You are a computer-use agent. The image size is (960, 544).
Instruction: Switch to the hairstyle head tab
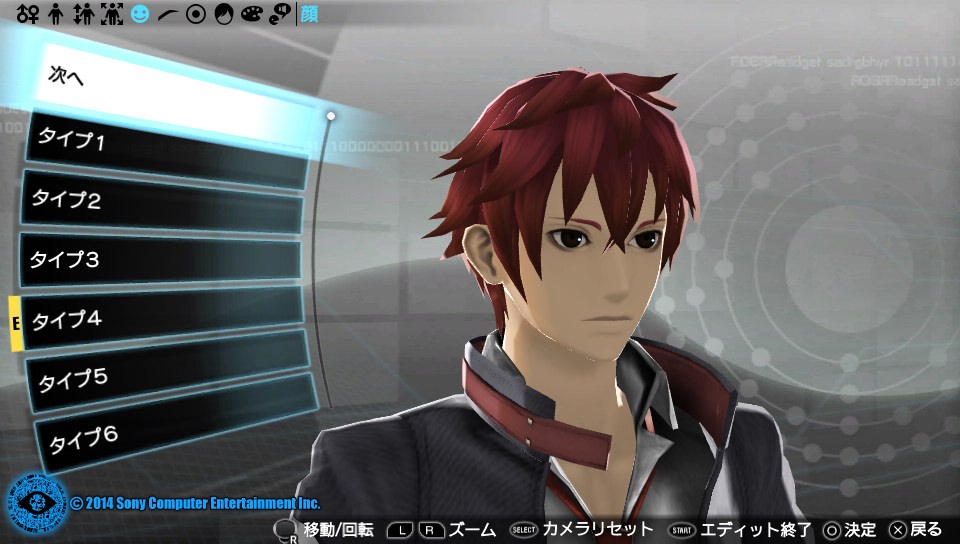click(x=224, y=15)
